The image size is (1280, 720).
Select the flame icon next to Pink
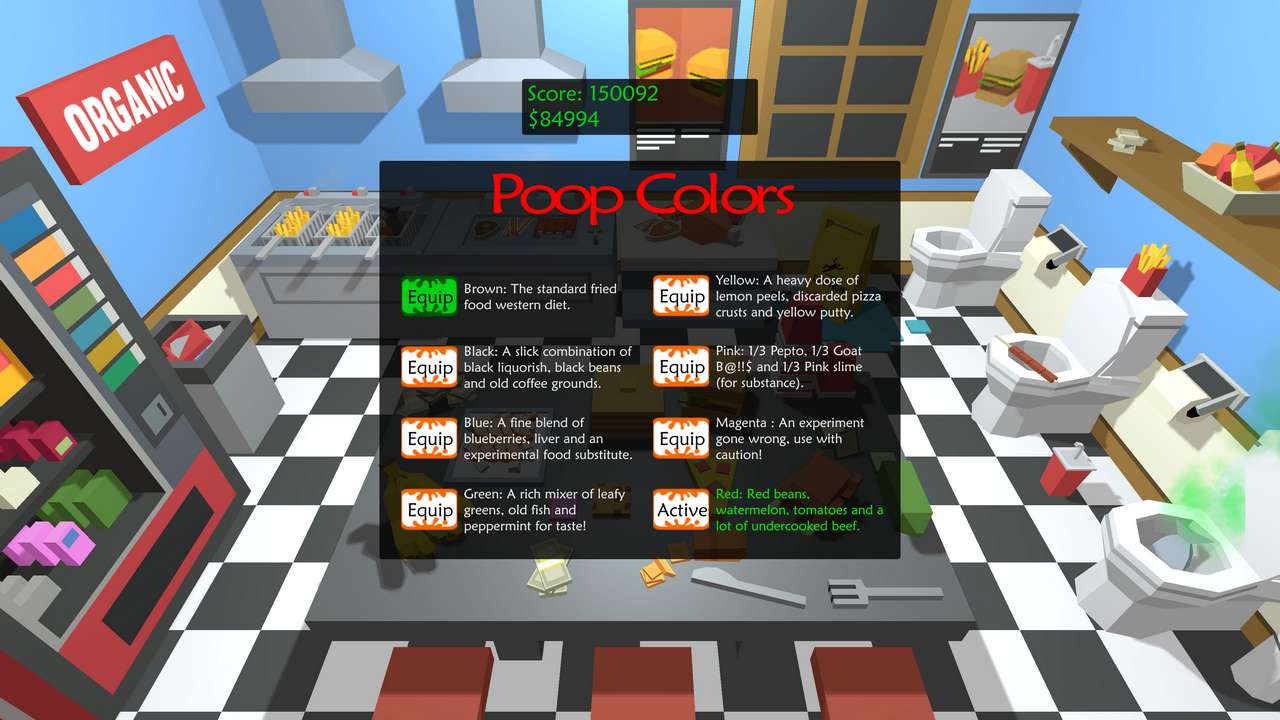pos(681,366)
